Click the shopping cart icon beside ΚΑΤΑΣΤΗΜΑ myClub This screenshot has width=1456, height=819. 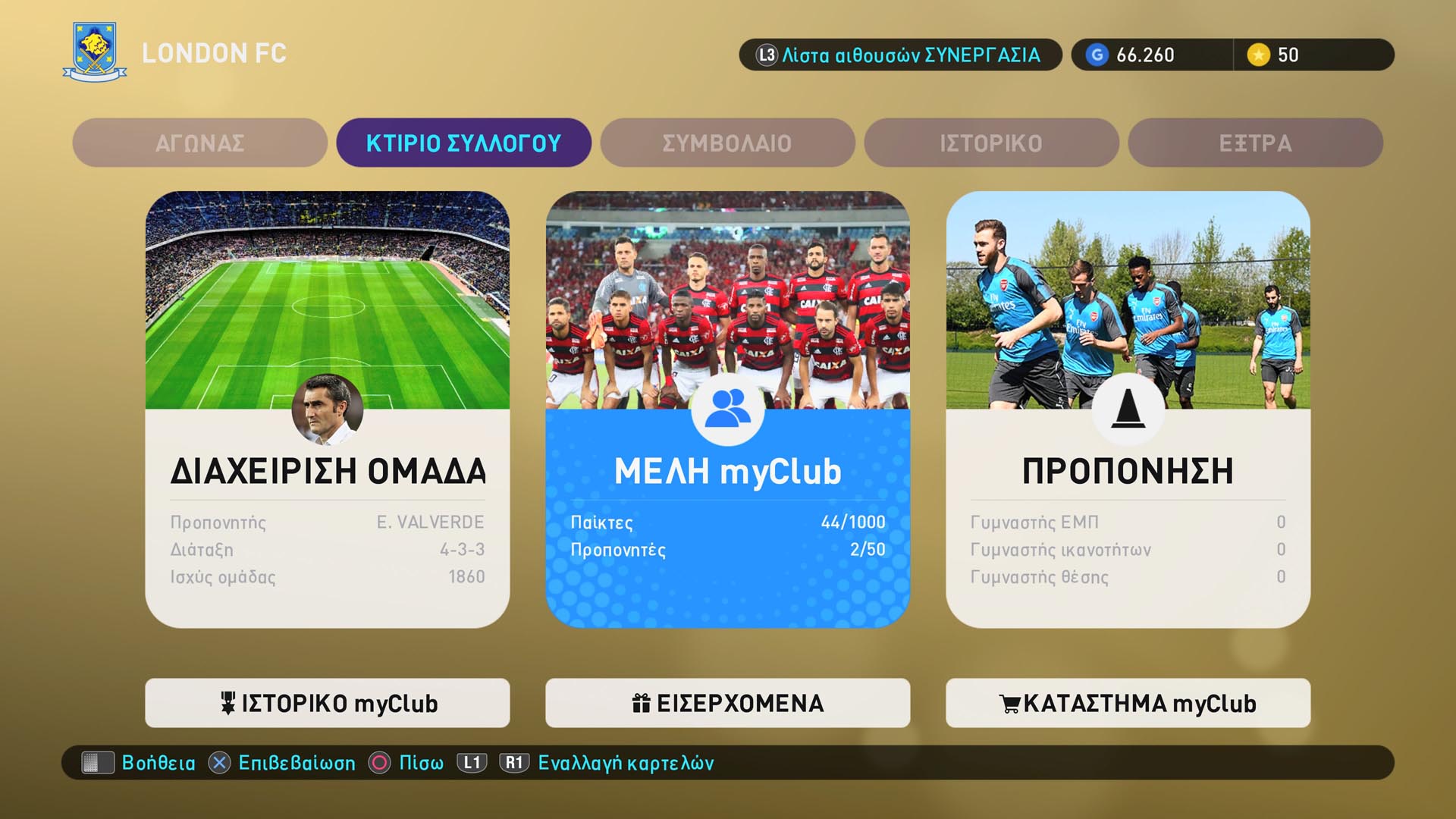pos(1009,703)
